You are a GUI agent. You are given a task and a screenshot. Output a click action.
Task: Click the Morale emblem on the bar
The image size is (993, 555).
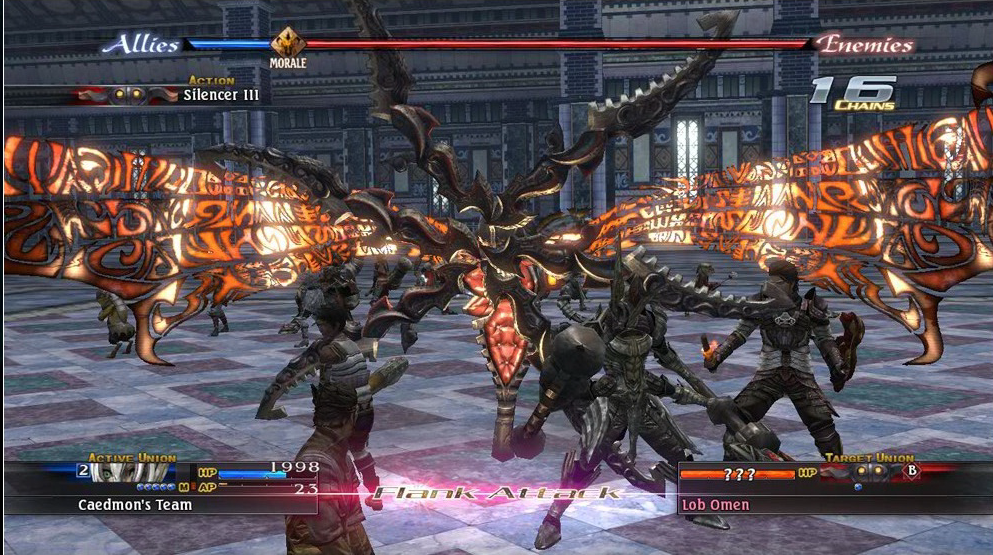(x=287, y=44)
